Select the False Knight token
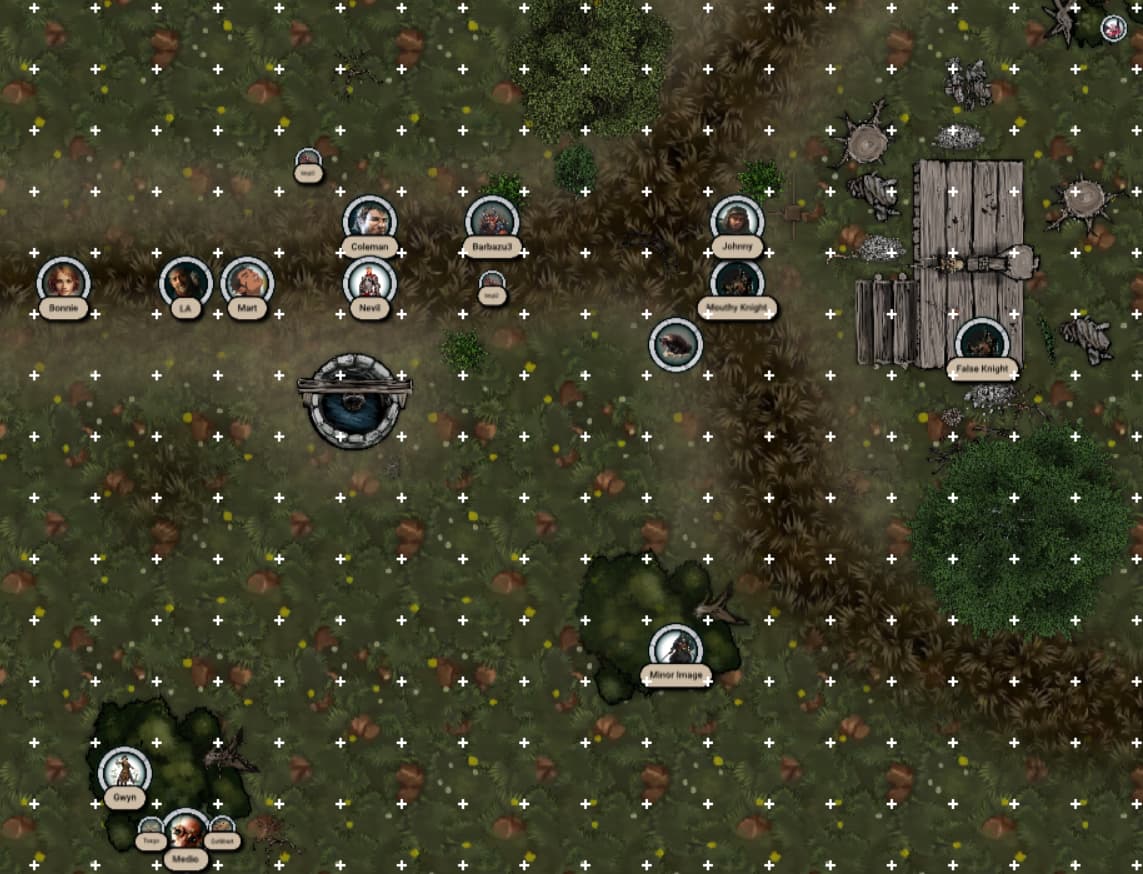Screen dimensions: 1143x874 [x=981, y=343]
